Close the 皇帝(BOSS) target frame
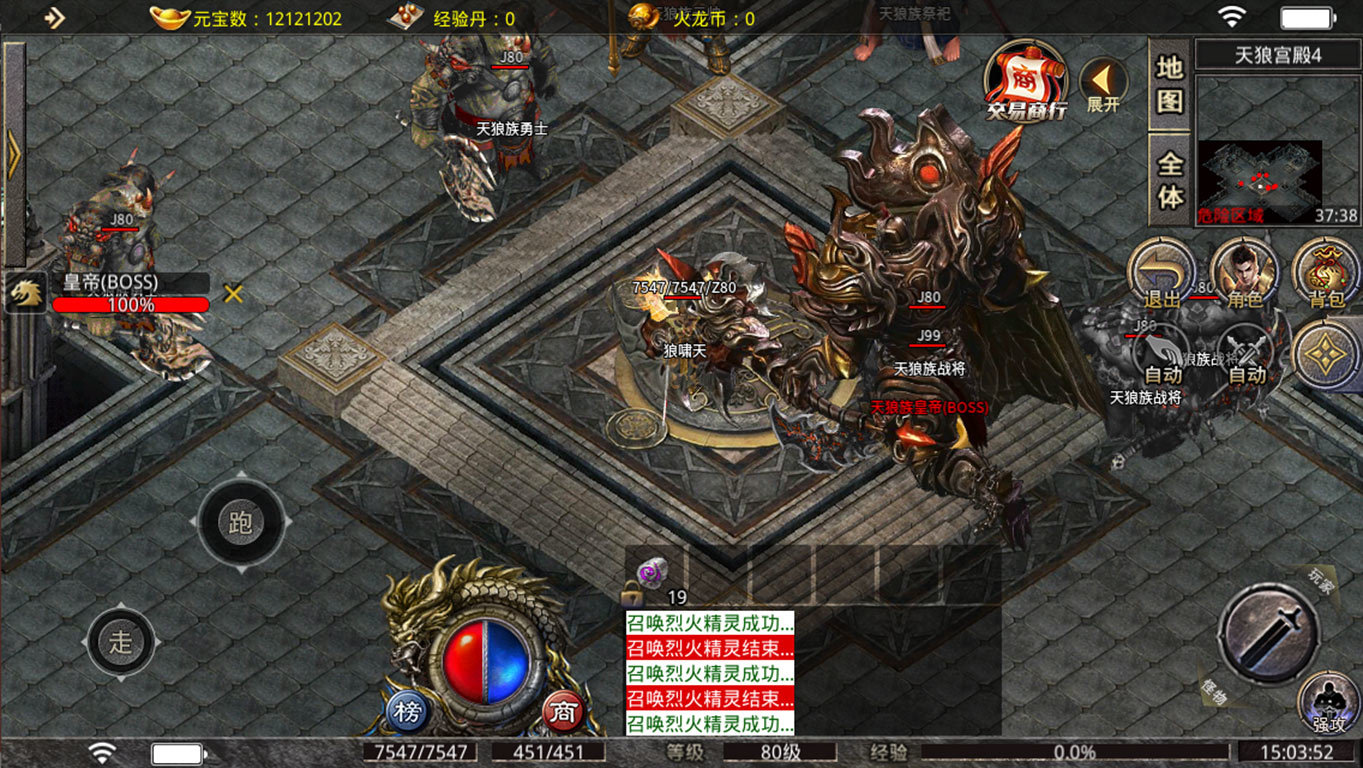This screenshot has width=1363, height=768. 233,294
